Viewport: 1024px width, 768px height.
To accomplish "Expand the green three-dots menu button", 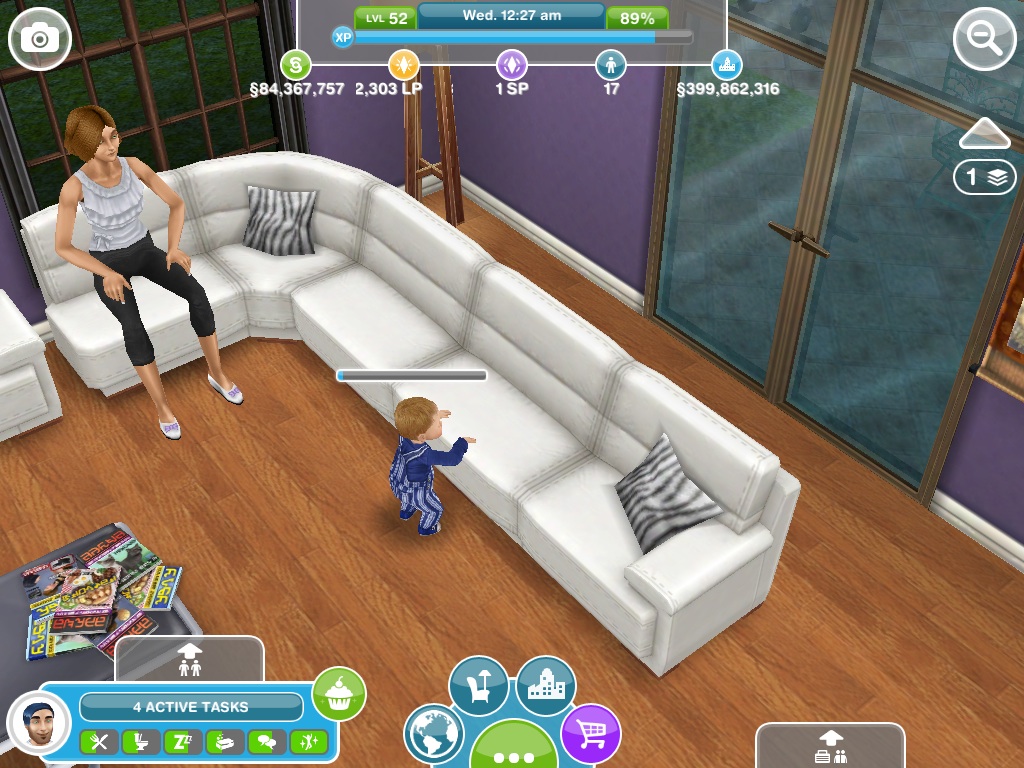I will (513, 748).
